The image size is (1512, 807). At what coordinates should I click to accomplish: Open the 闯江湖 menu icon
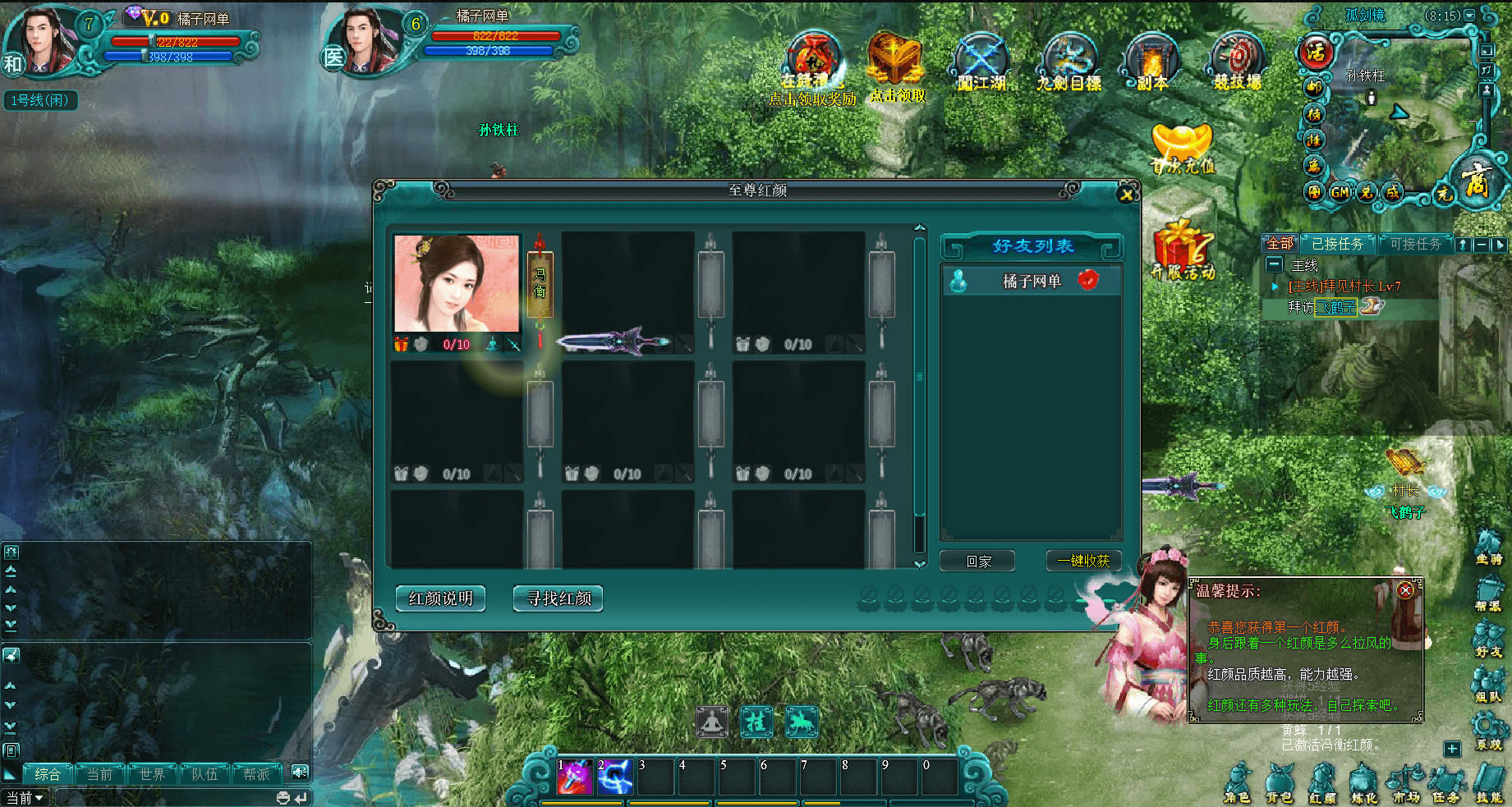(981, 62)
